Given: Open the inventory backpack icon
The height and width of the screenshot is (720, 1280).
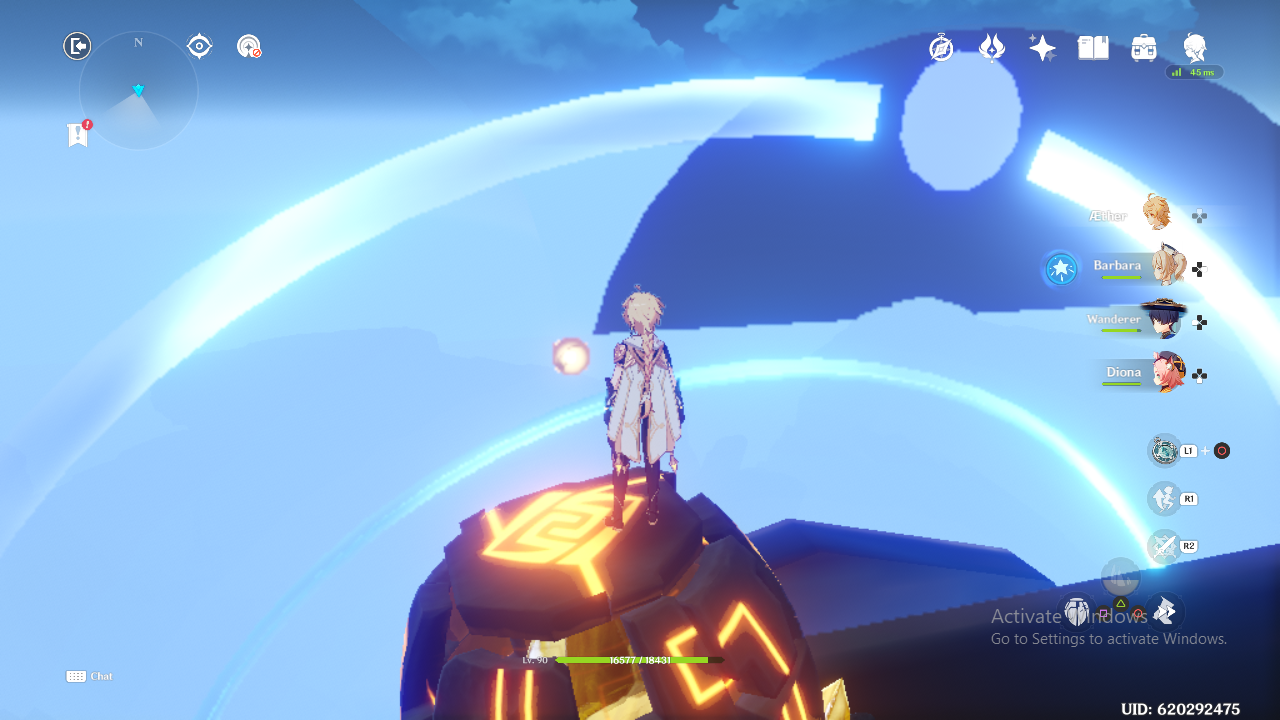Looking at the screenshot, I should pos(1143,46).
